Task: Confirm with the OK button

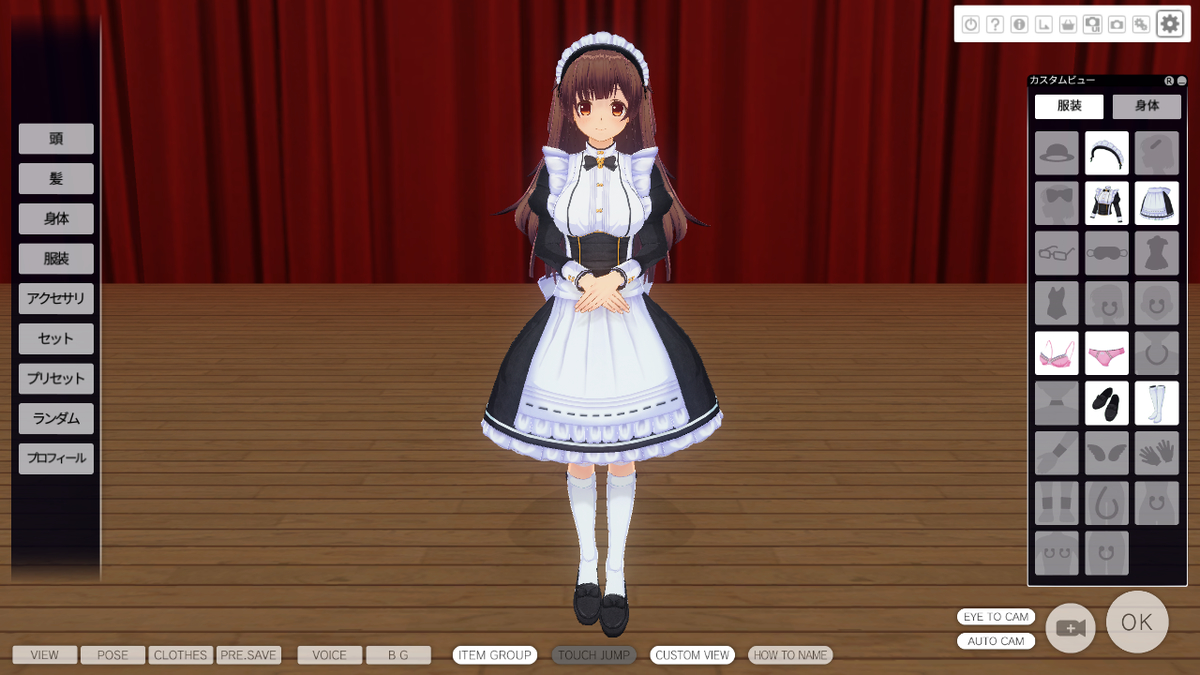Action: (x=1137, y=622)
